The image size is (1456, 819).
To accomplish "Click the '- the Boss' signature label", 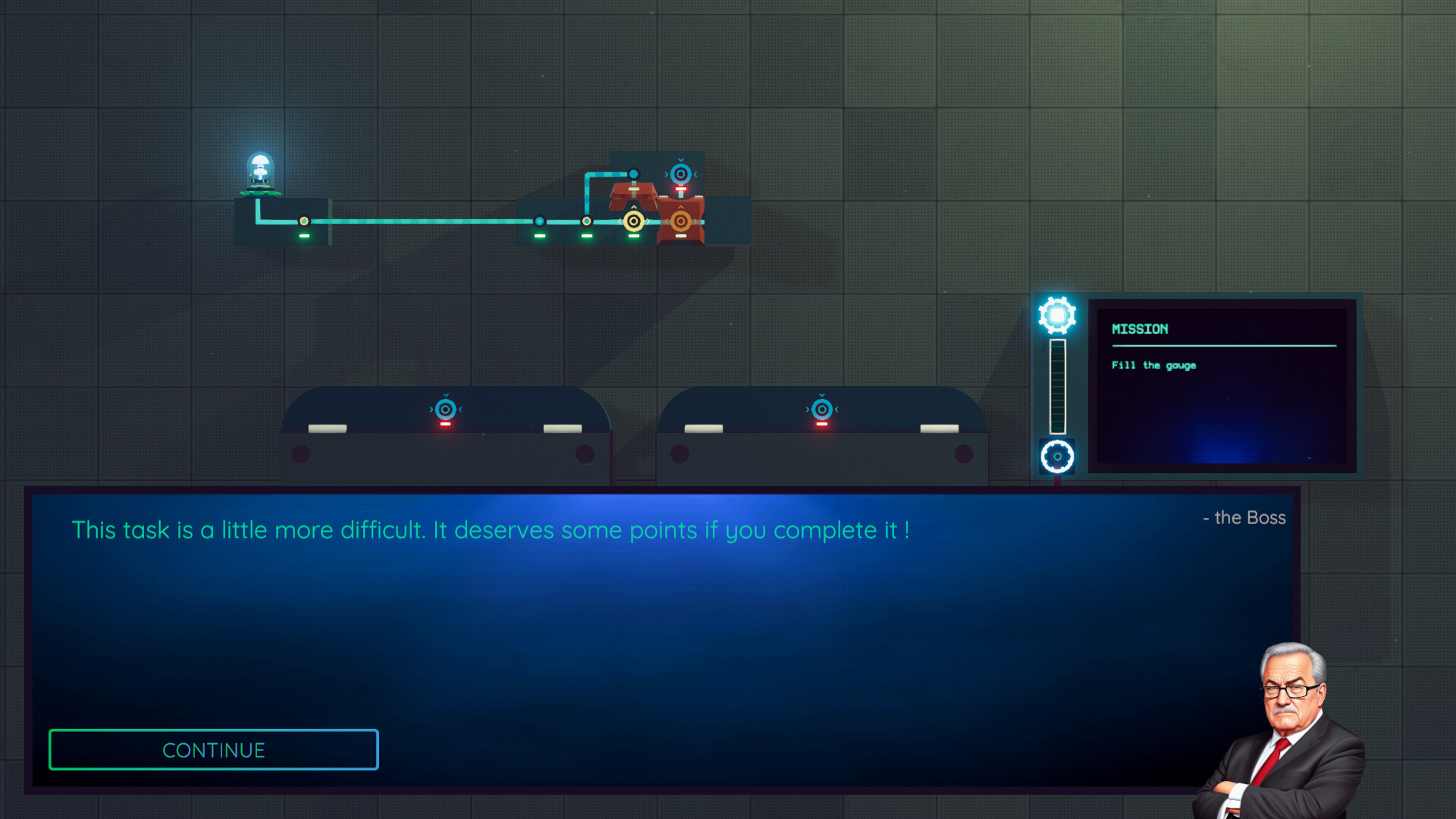I will point(1244,518).
